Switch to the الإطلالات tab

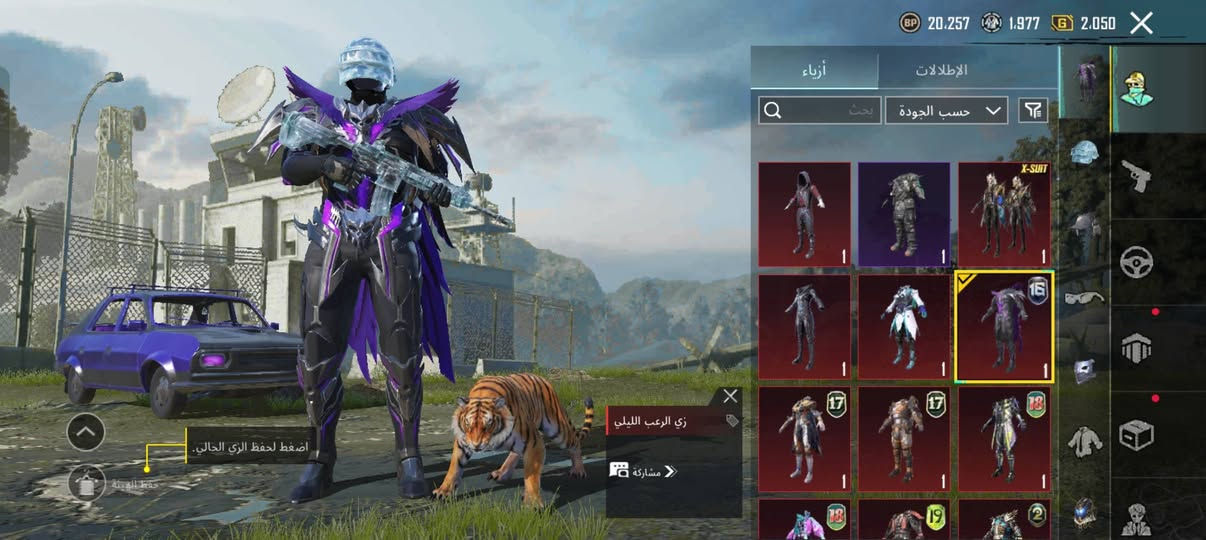[x=941, y=71]
